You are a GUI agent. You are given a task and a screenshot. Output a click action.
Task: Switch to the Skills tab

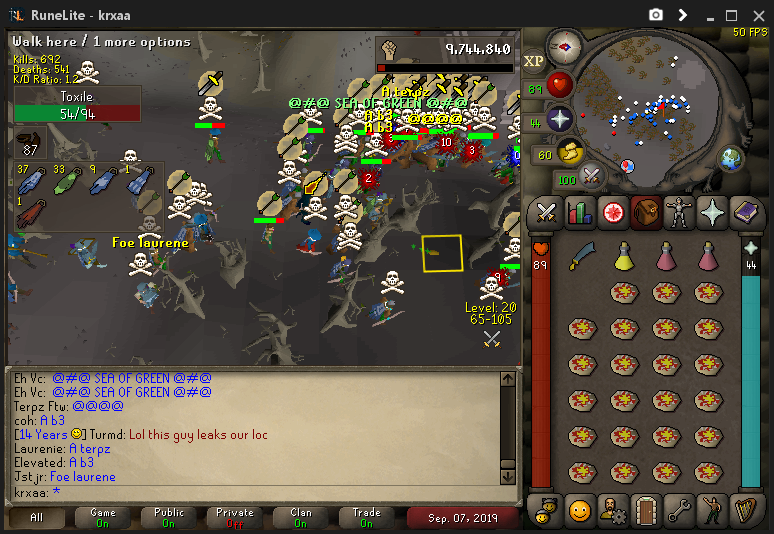coord(579,213)
